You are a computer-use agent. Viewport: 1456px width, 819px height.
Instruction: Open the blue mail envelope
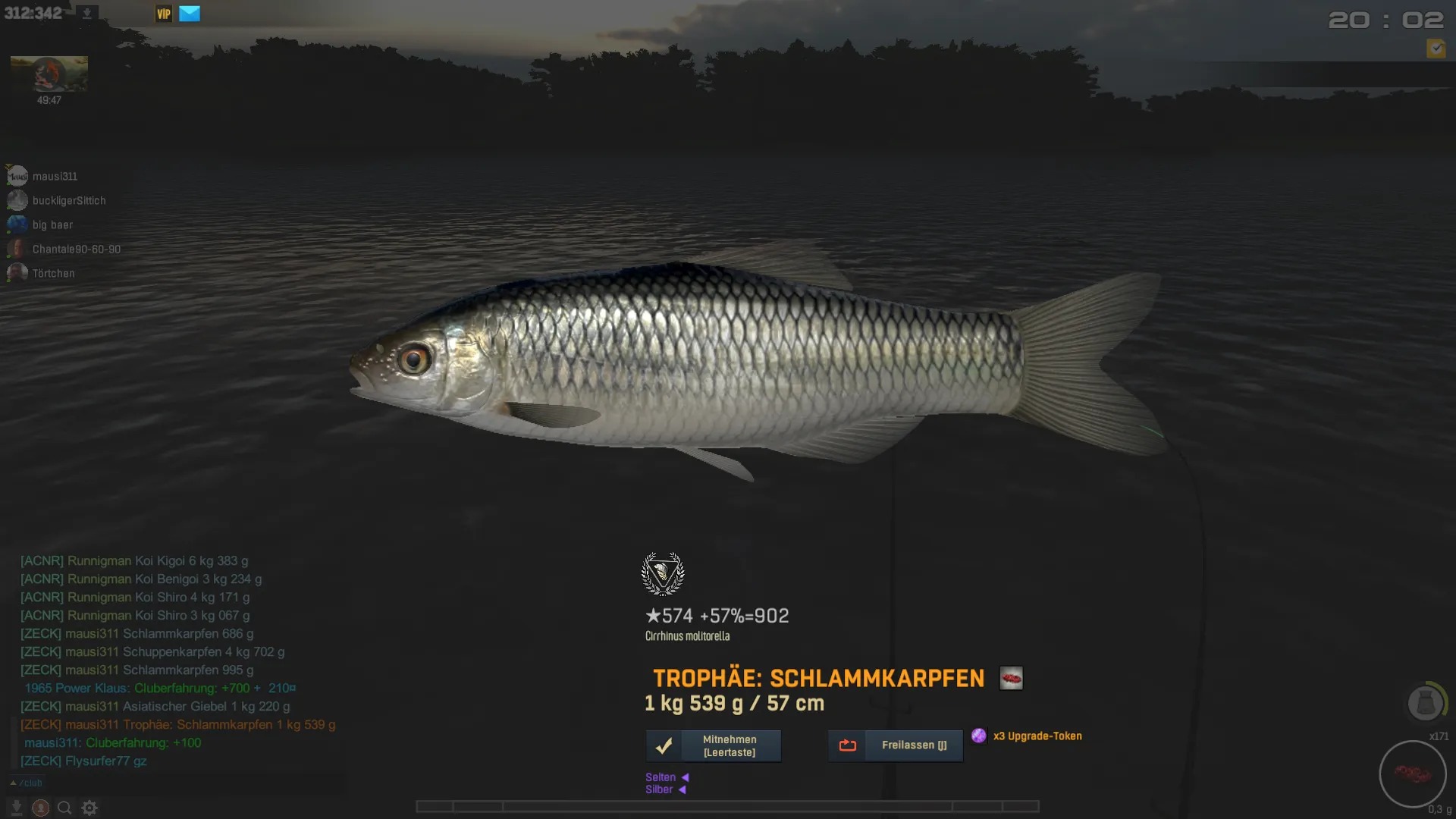click(x=190, y=14)
